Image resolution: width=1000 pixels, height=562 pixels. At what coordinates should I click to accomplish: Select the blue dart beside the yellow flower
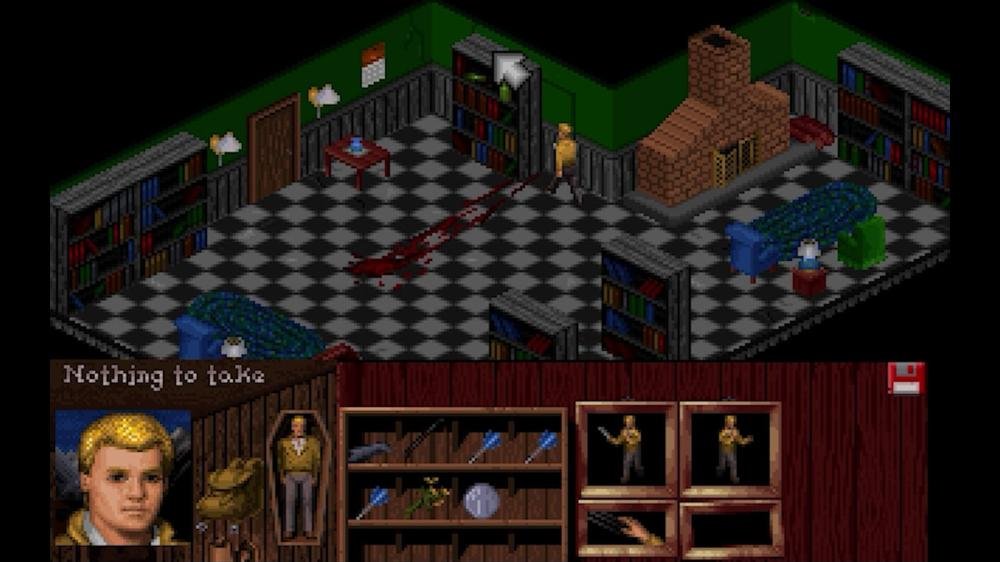tap(374, 500)
